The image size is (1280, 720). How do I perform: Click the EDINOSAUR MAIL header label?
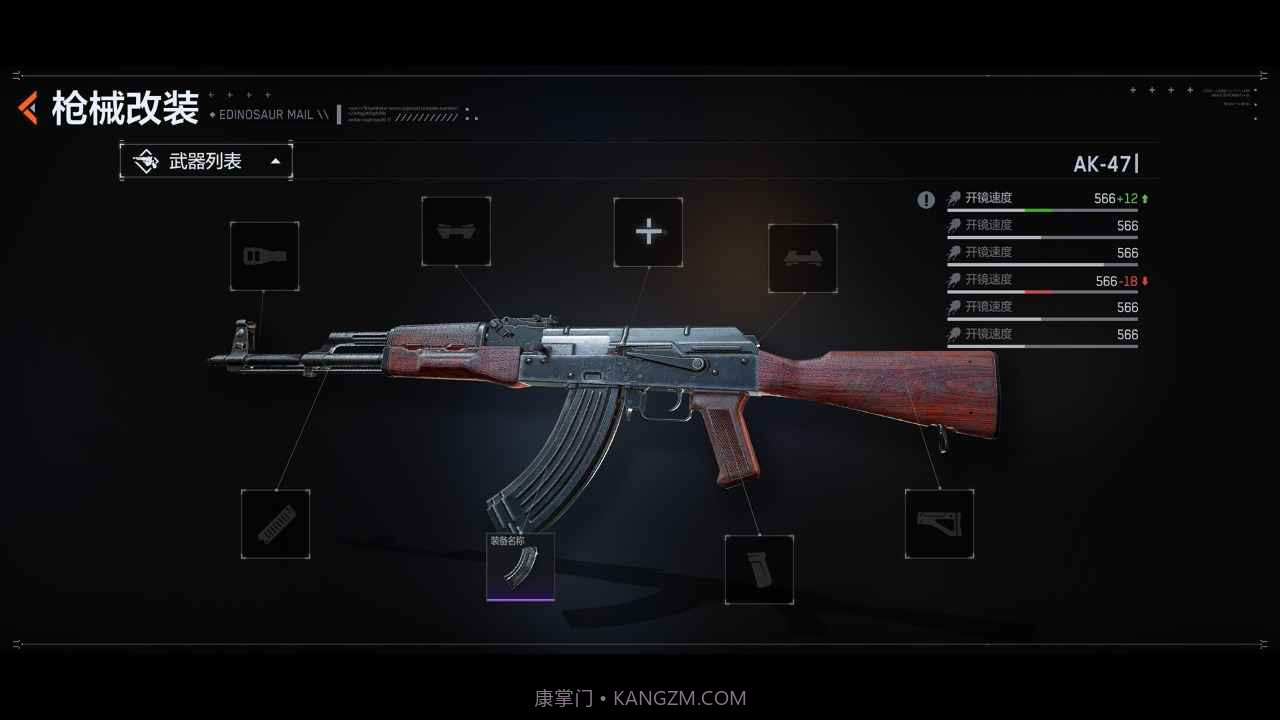point(266,114)
